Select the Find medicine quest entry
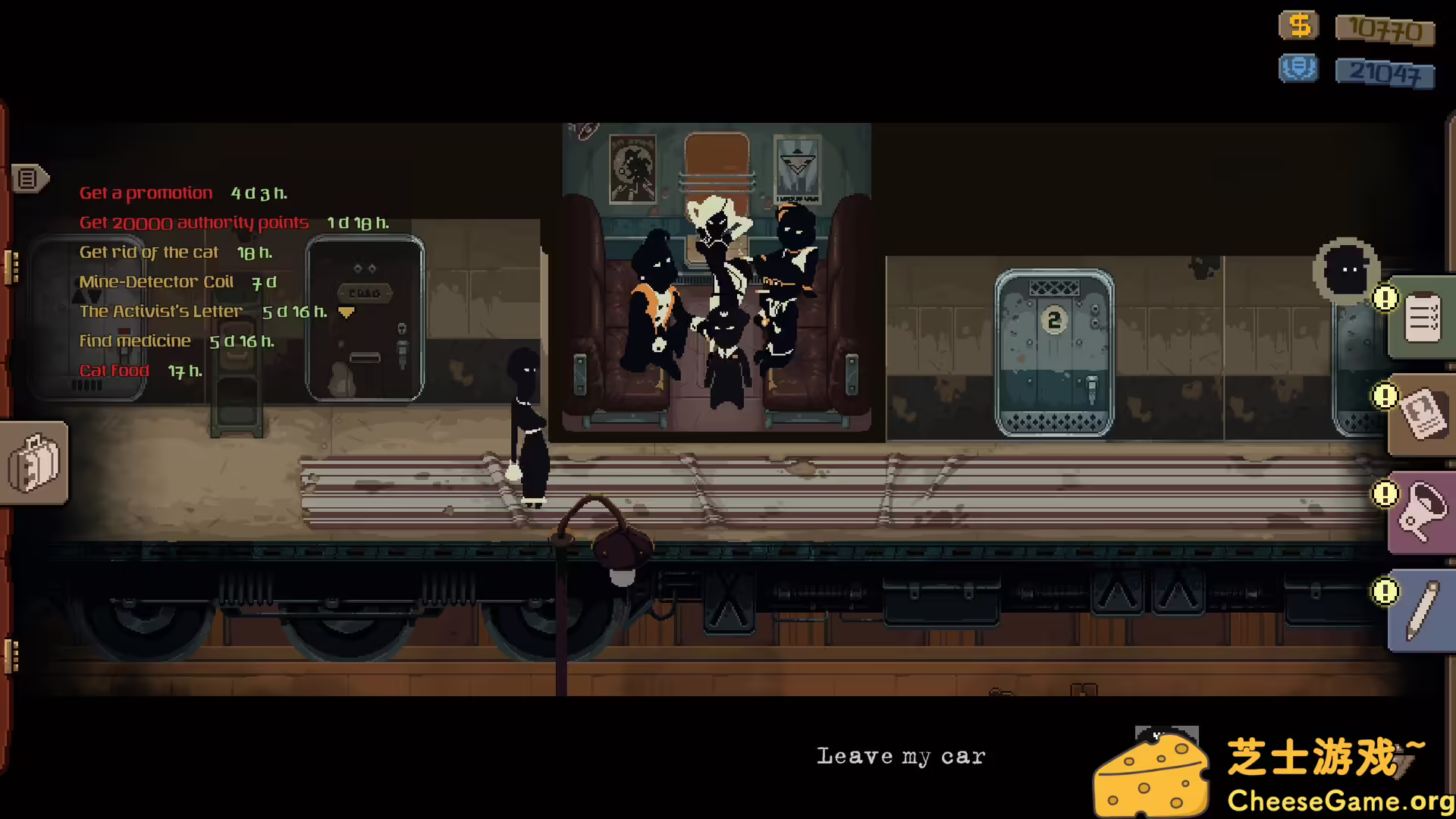 [135, 340]
